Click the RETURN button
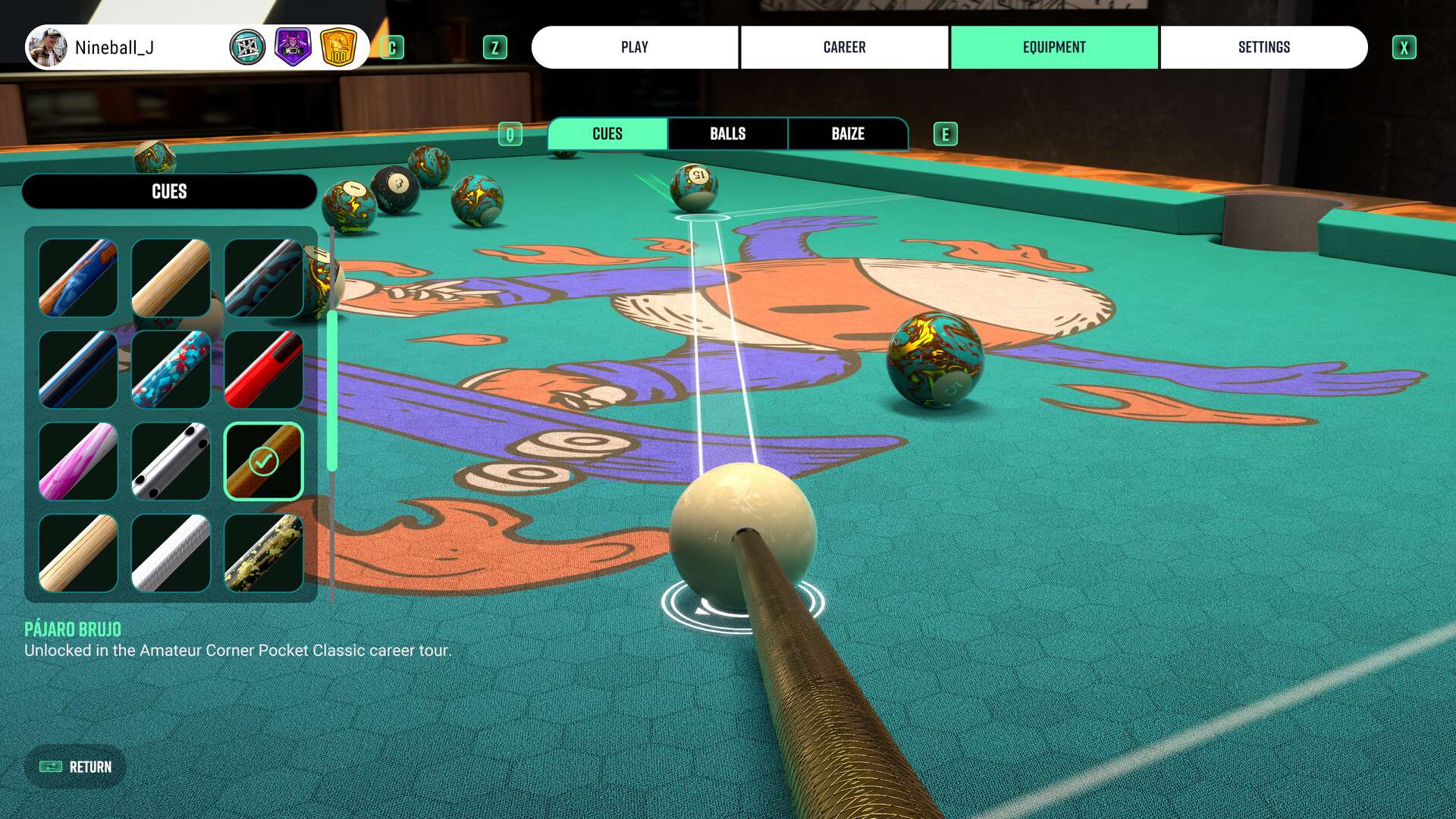 click(x=76, y=767)
